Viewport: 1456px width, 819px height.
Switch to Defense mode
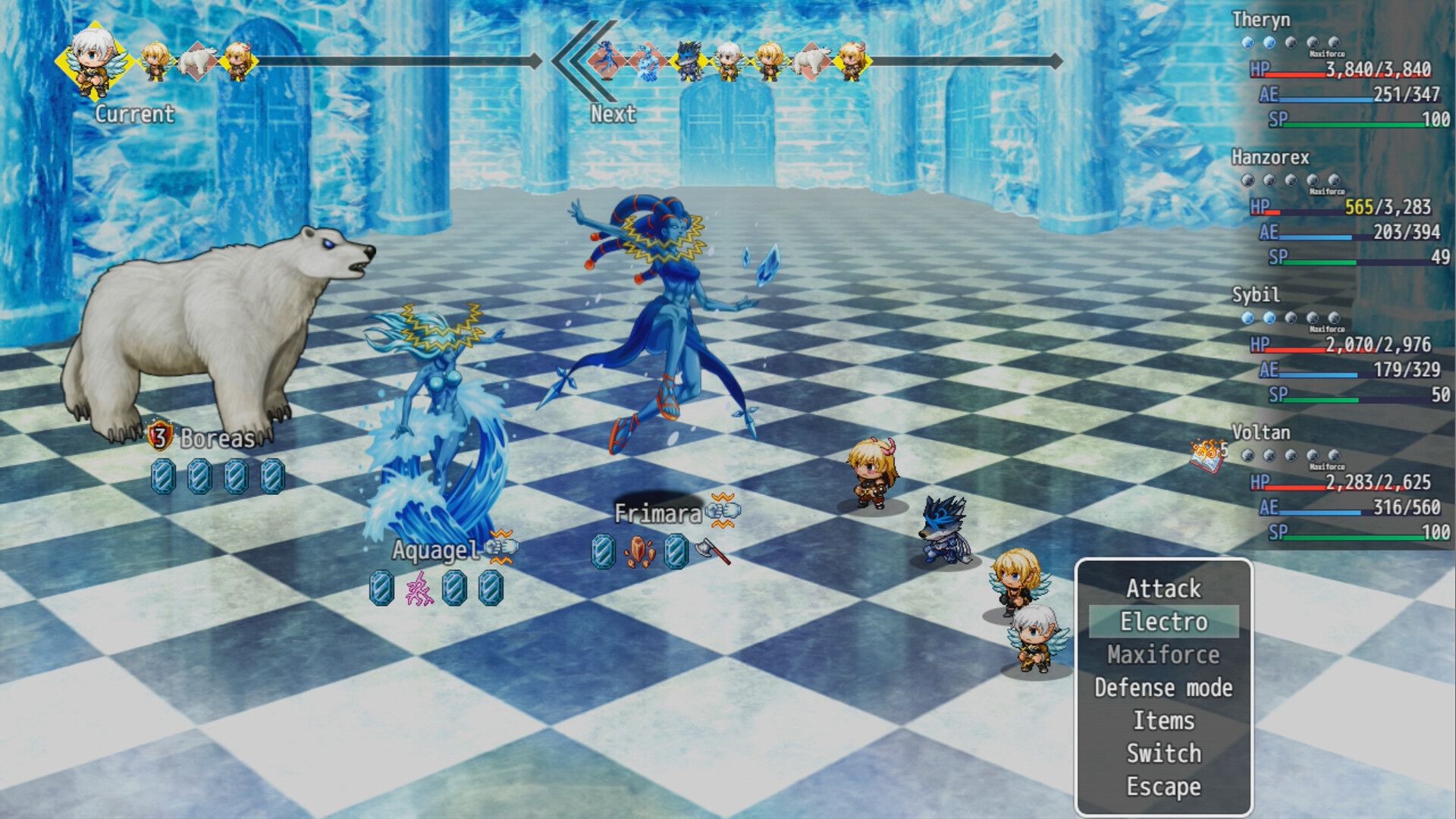tap(1163, 688)
